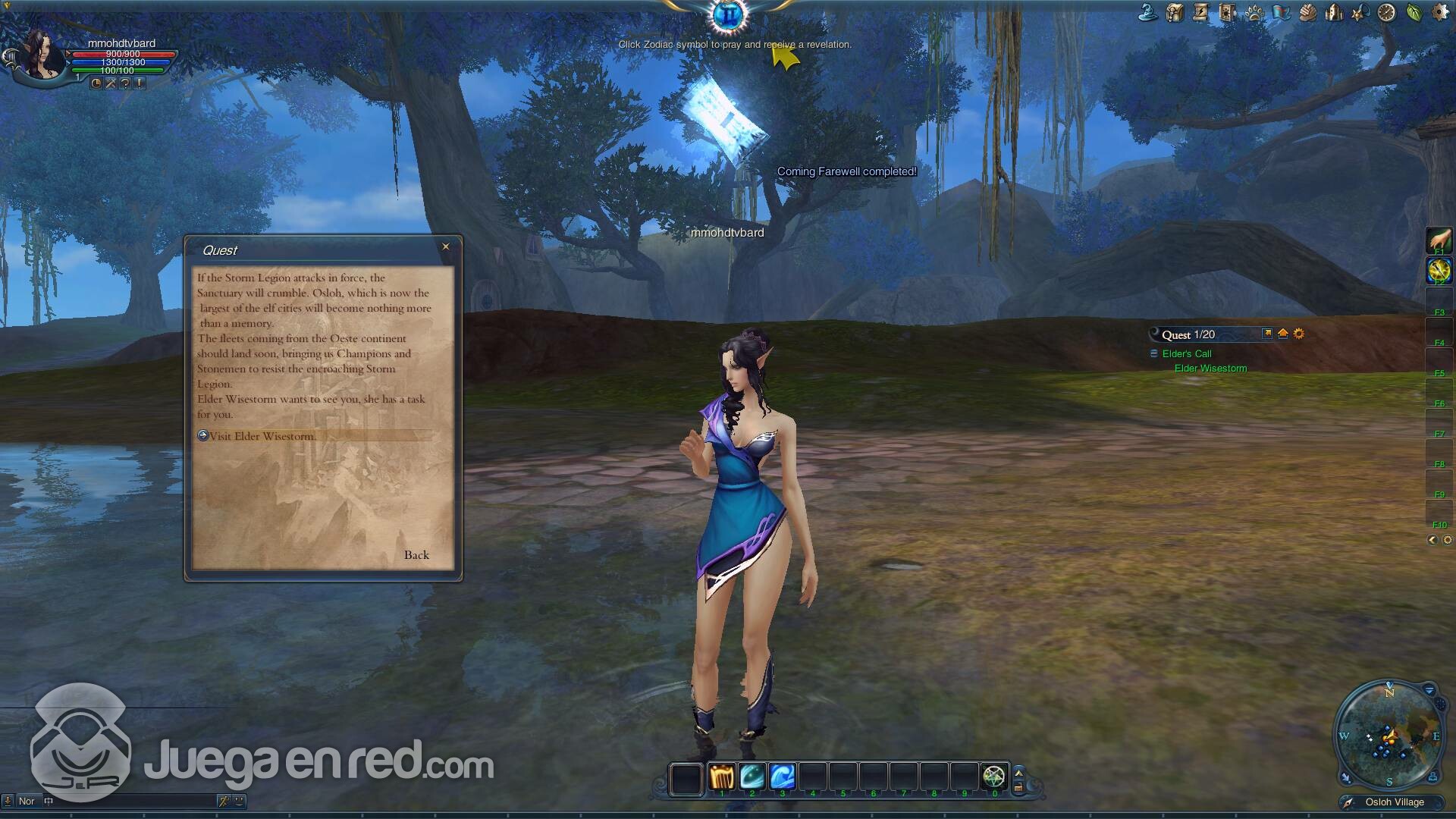Use the hand icon in F1 slot
This screenshot has height=819, width=1456.
1439,240
